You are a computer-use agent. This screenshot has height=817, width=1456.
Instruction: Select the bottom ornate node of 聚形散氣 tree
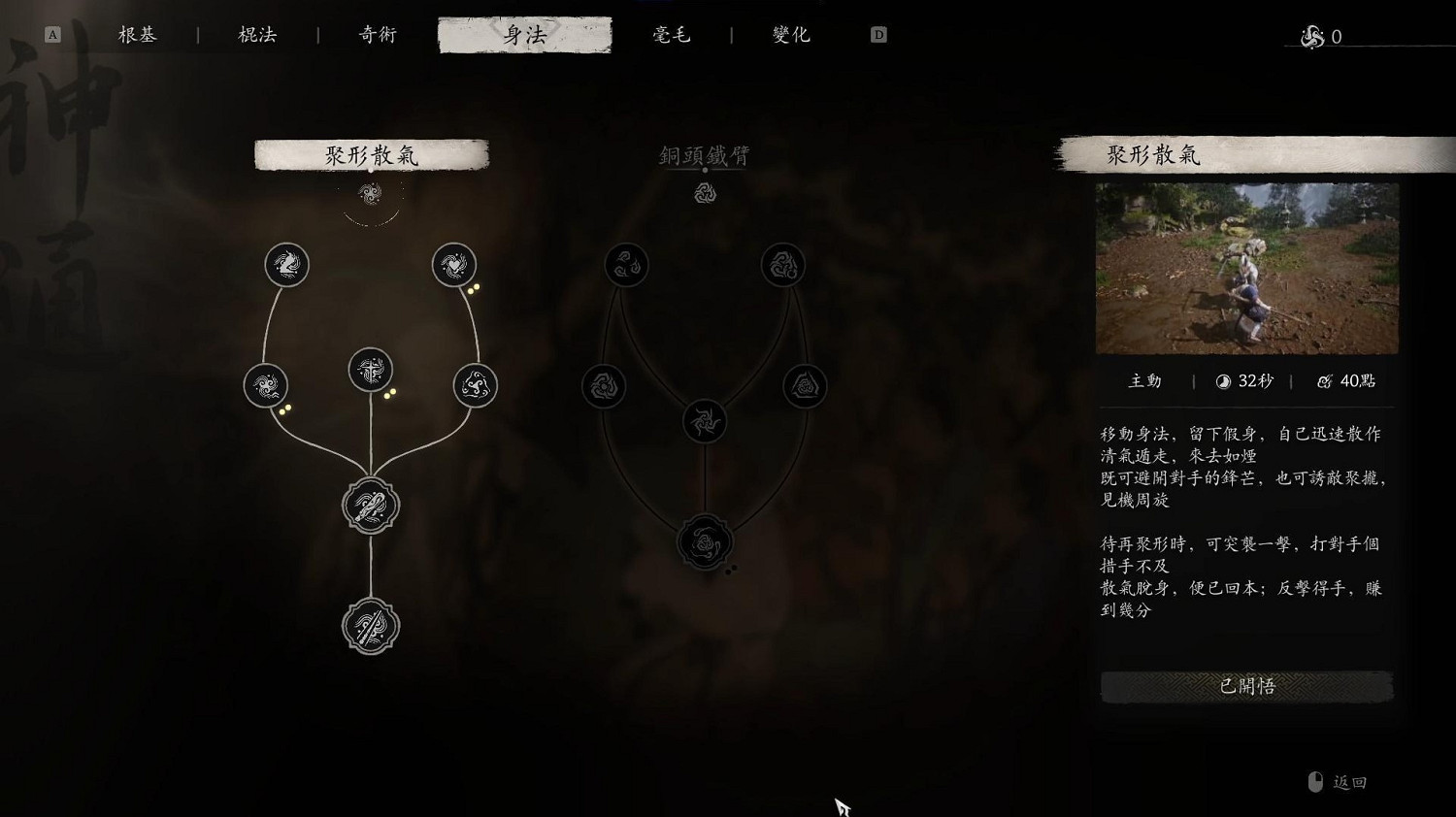[x=370, y=627]
